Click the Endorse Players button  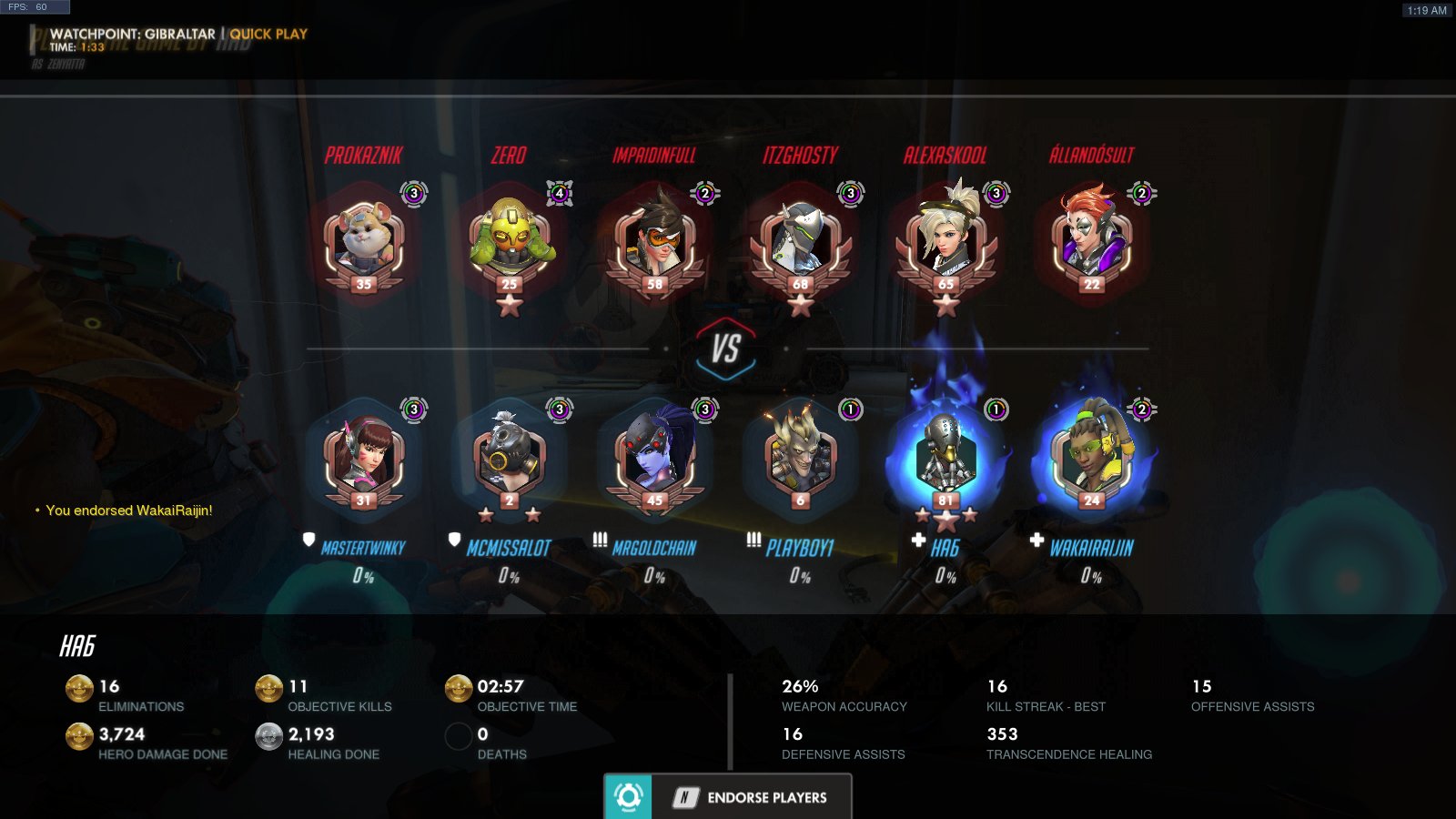[728, 797]
